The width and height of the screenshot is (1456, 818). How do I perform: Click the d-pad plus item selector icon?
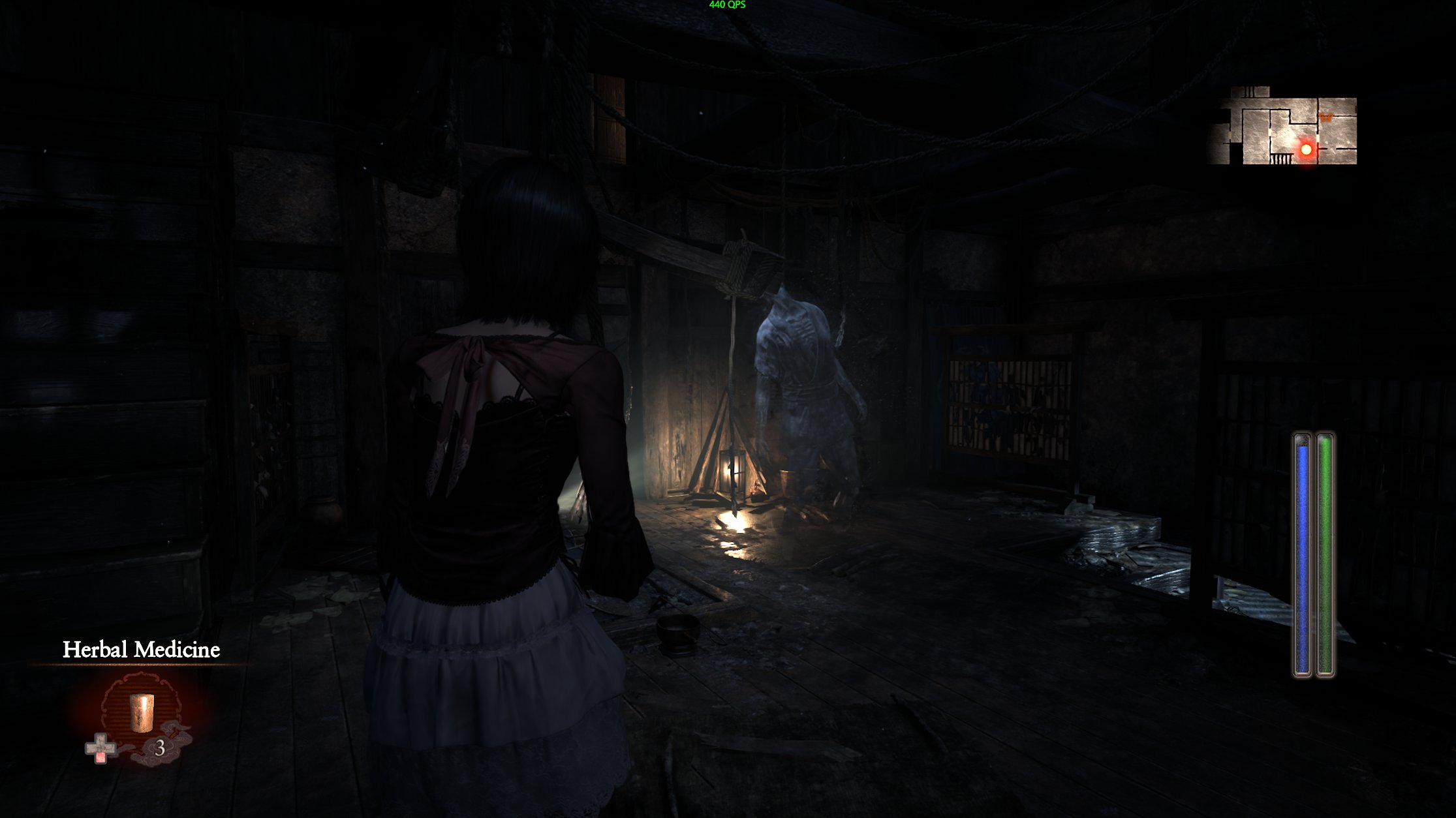pyautogui.click(x=100, y=748)
